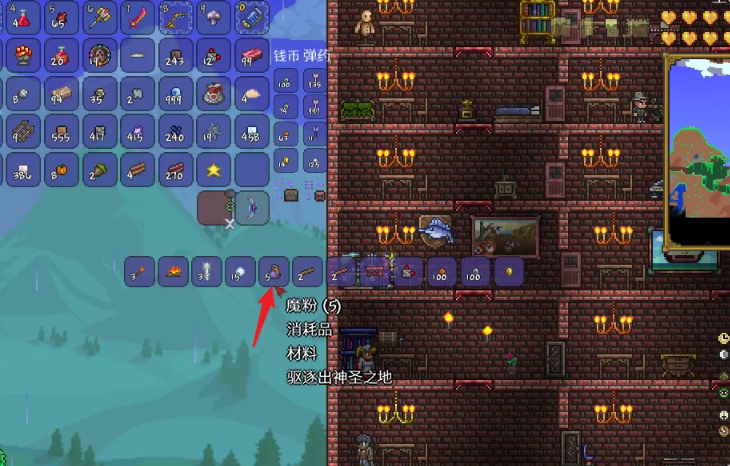Select the acorn slot with count 2

pyautogui.click(x=100, y=170)
